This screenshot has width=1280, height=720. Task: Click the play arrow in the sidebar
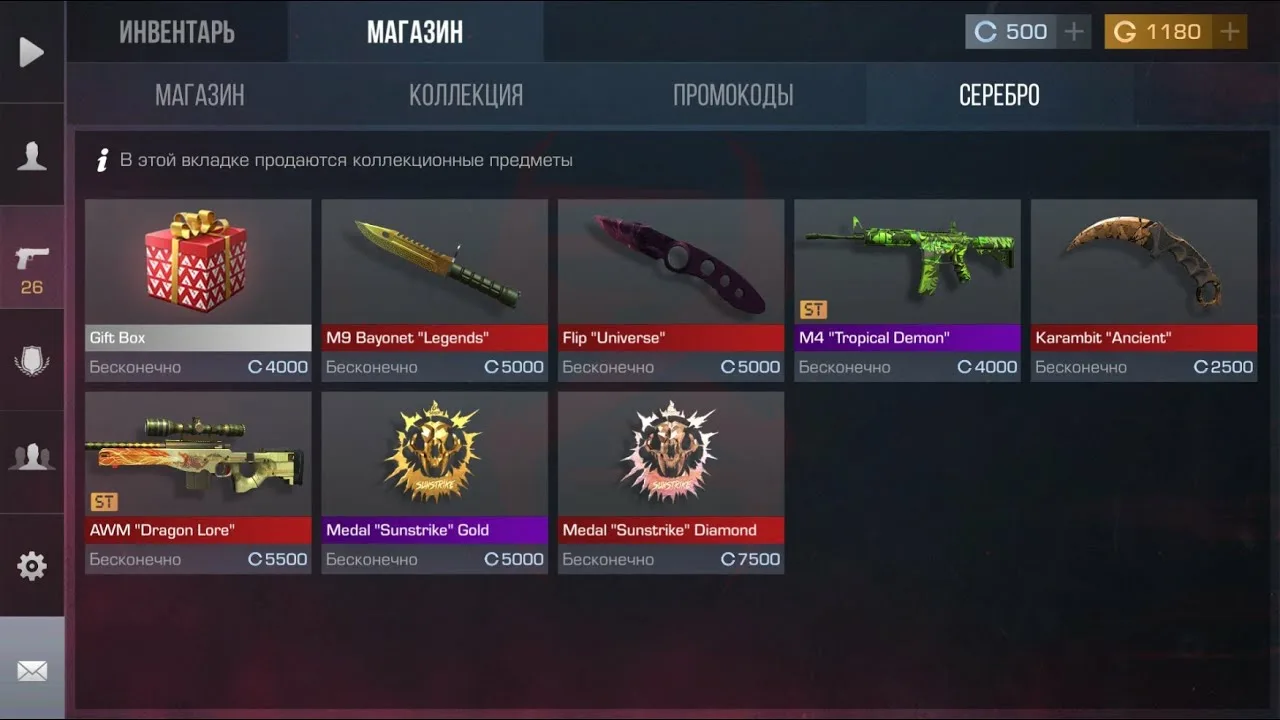32,52
